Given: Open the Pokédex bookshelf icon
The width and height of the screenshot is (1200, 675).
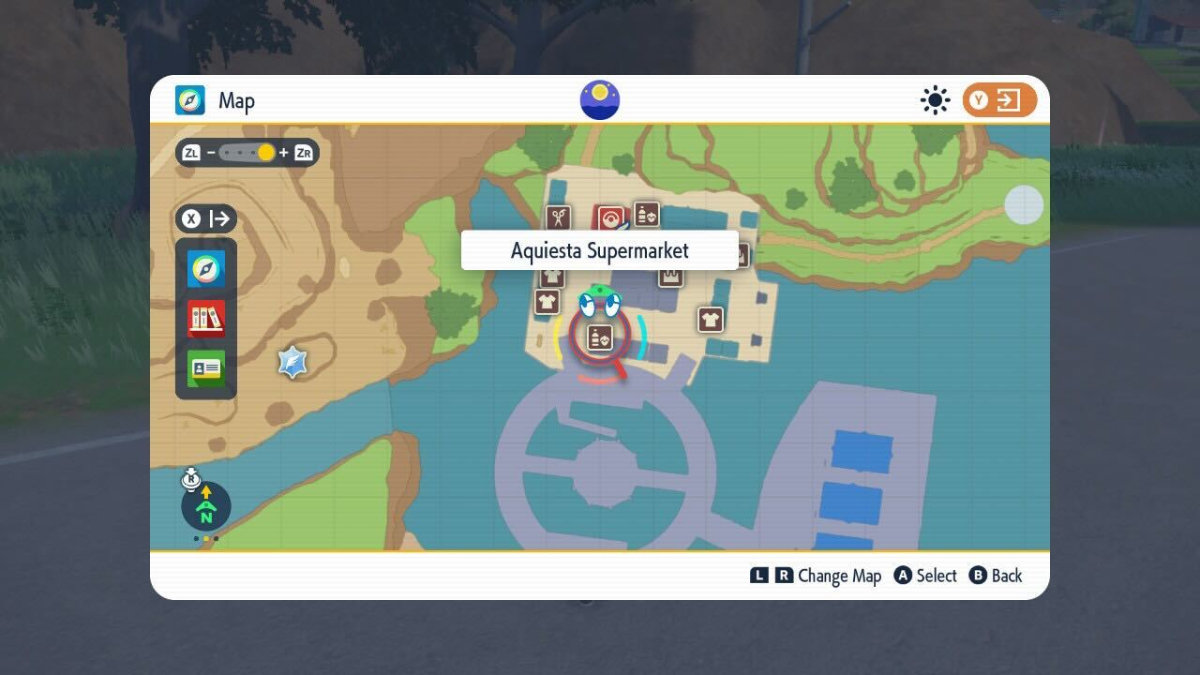Looking at the screenshot, I should pos(206,319).
